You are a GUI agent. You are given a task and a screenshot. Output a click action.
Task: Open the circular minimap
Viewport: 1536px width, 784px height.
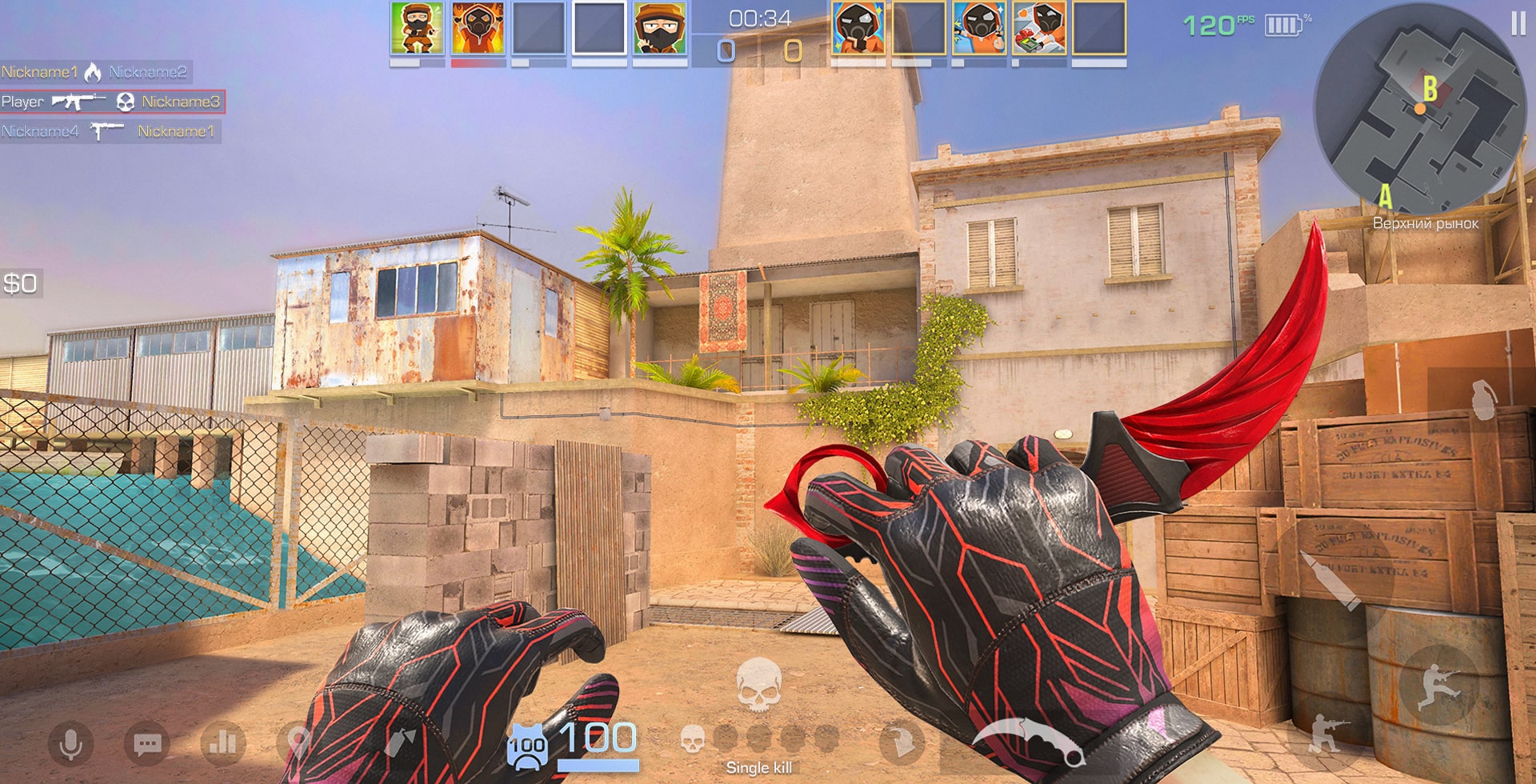point(1420,108)
